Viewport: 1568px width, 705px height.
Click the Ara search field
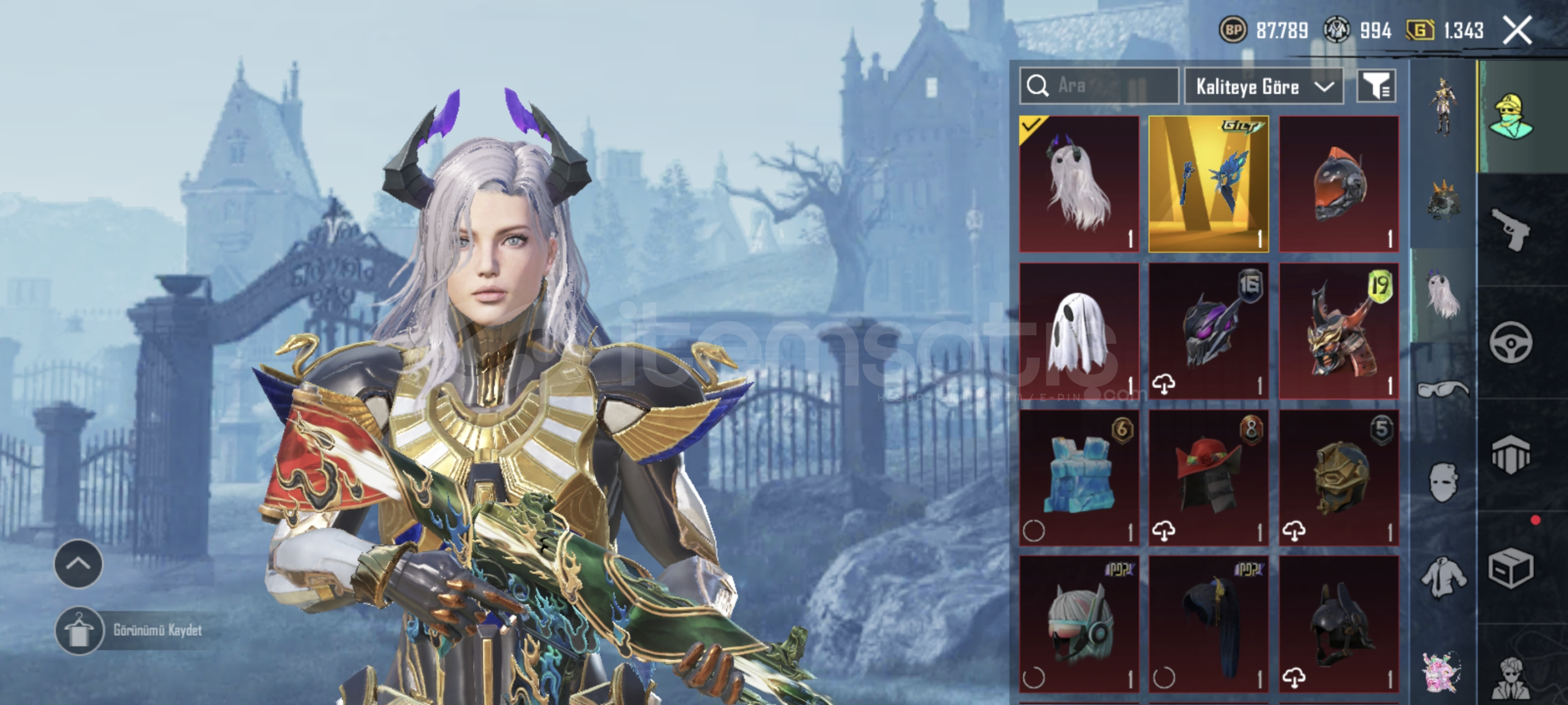(1098, 86)
